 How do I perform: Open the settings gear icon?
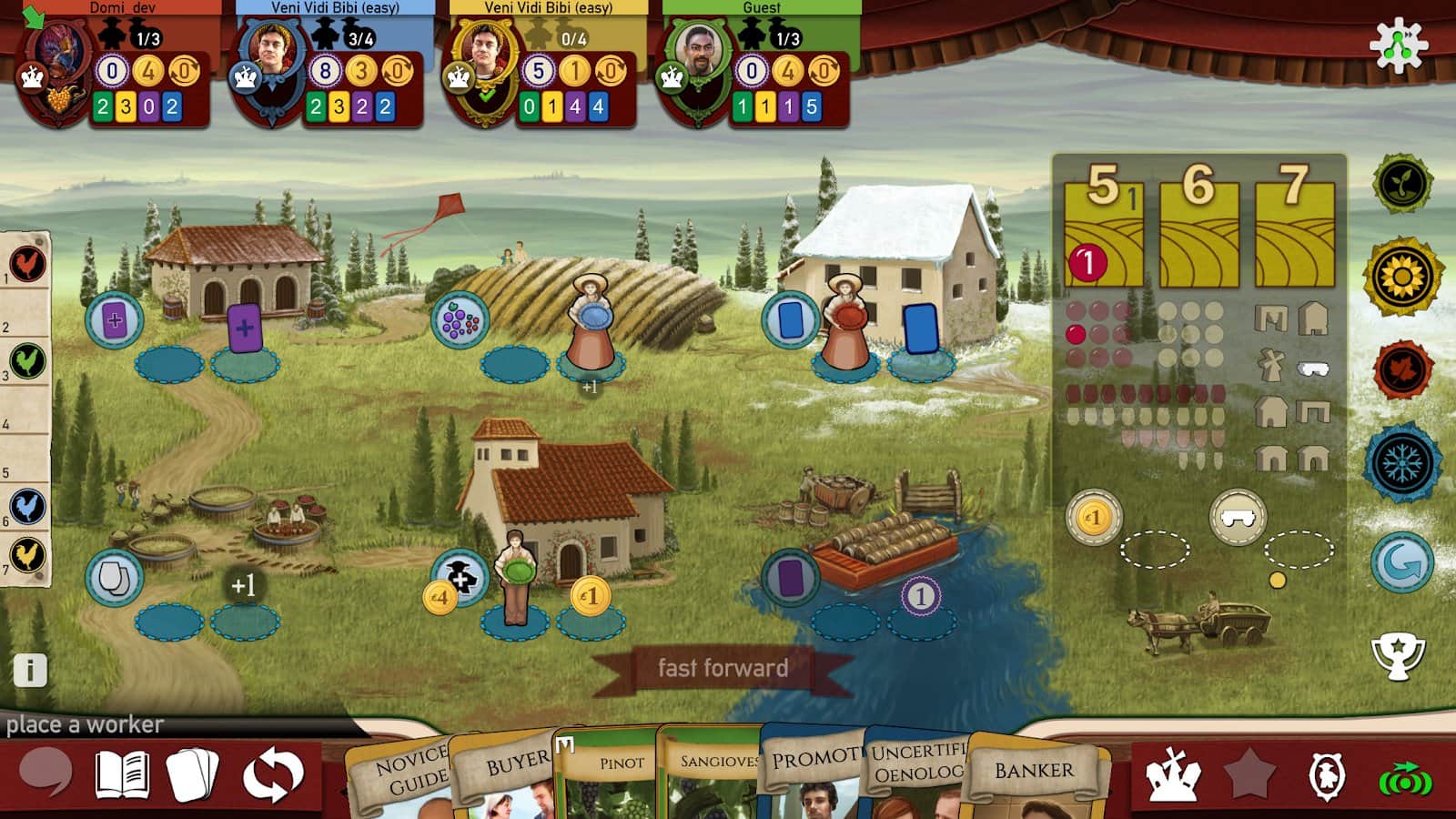1399,45
